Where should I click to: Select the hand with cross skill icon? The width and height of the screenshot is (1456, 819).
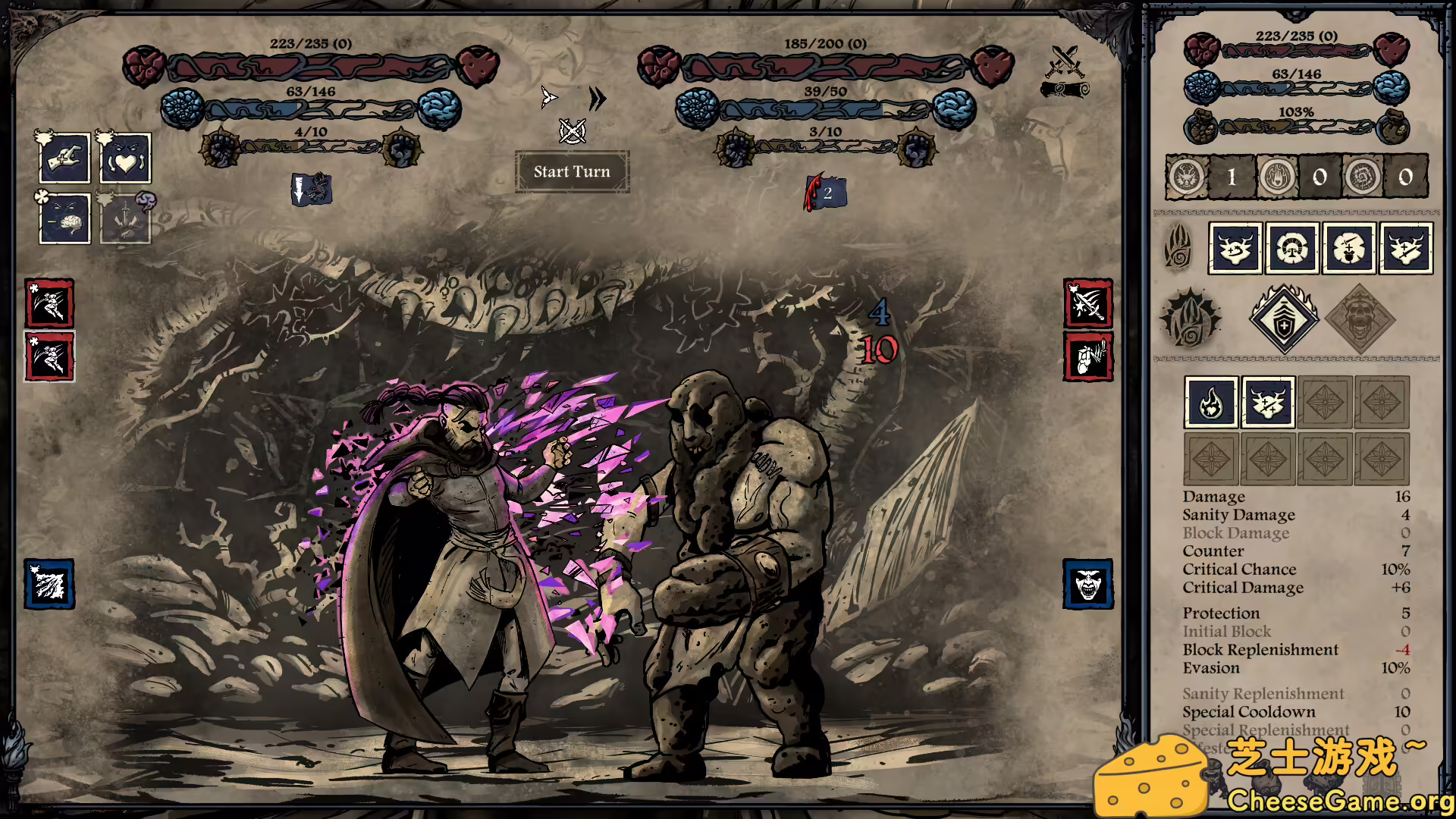click(x=64, y=158)
